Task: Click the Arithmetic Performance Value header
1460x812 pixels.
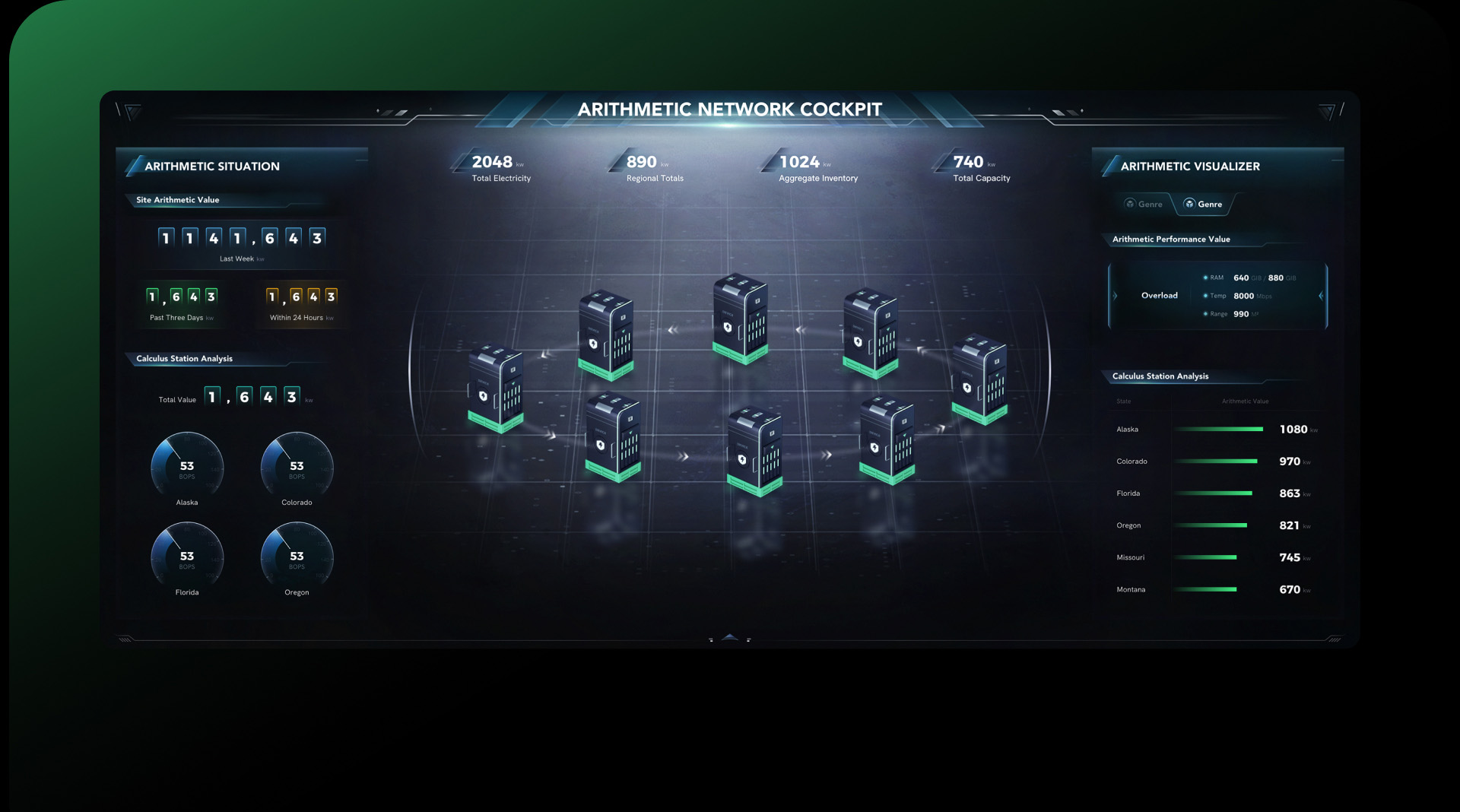Action: tap(1172, 239)
